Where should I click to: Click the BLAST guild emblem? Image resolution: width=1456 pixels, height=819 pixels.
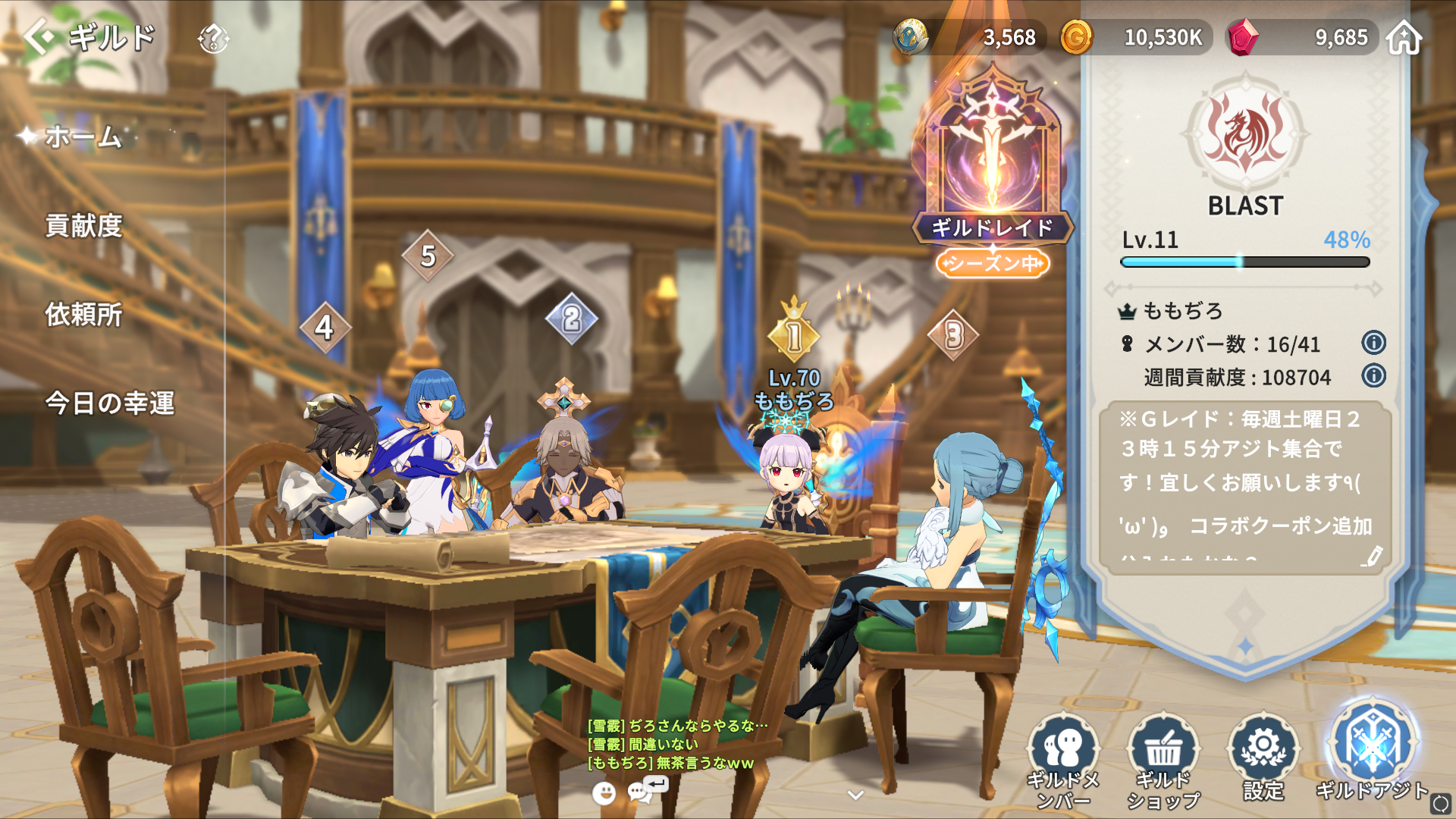(x=1245, y=134)
